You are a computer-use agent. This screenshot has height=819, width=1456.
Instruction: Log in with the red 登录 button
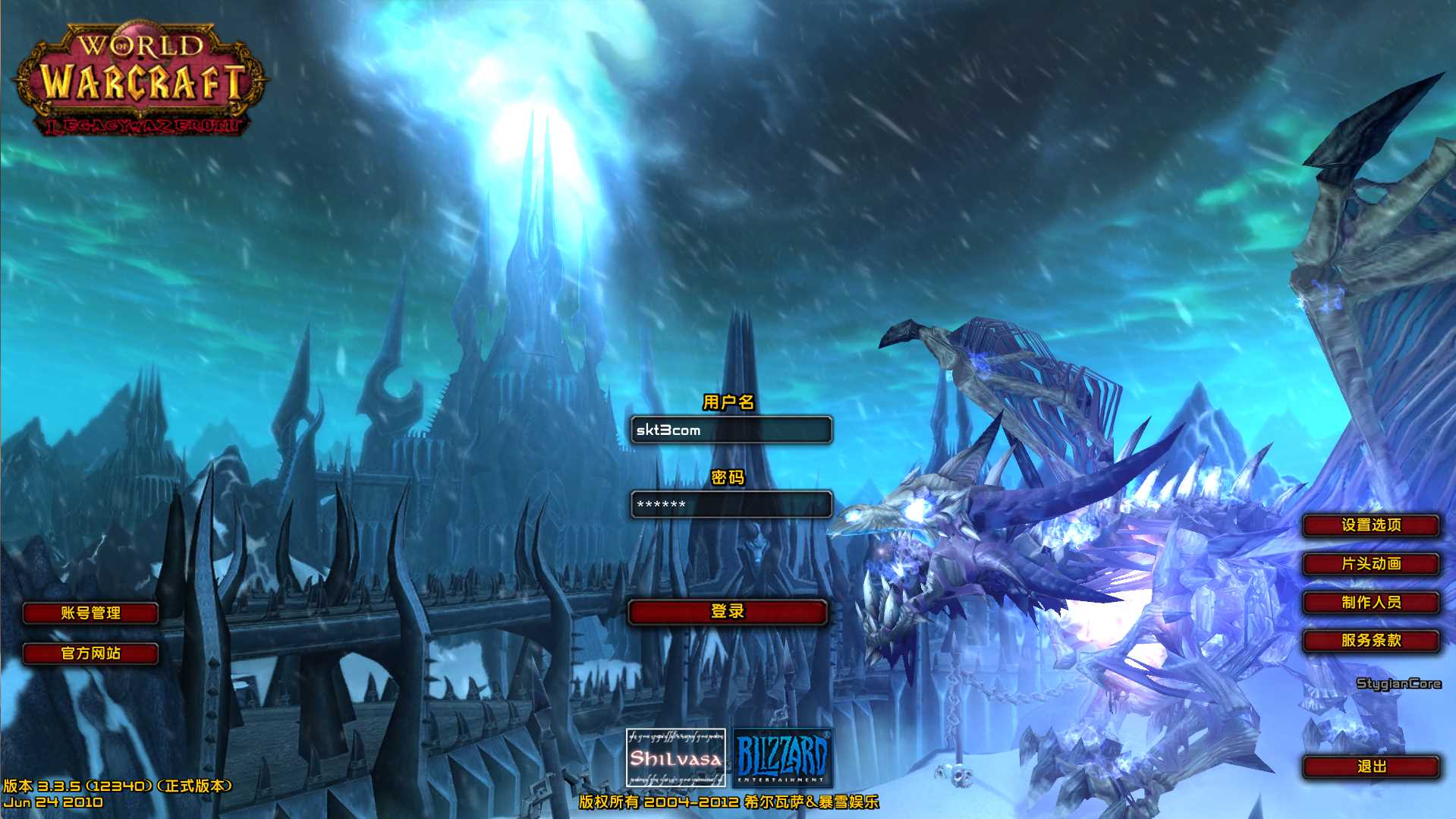(x=728, y=612)
